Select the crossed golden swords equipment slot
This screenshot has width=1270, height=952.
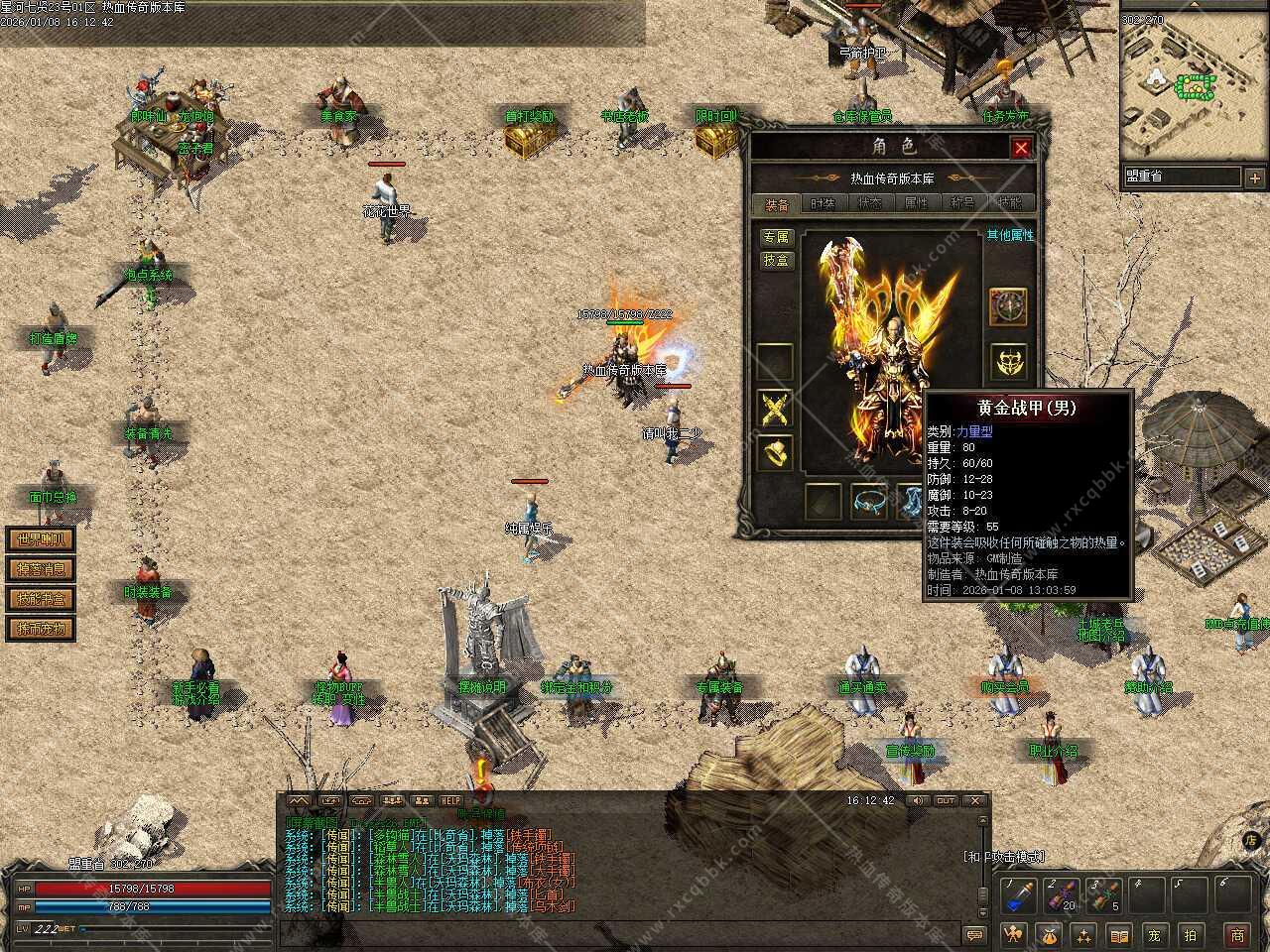775,409
